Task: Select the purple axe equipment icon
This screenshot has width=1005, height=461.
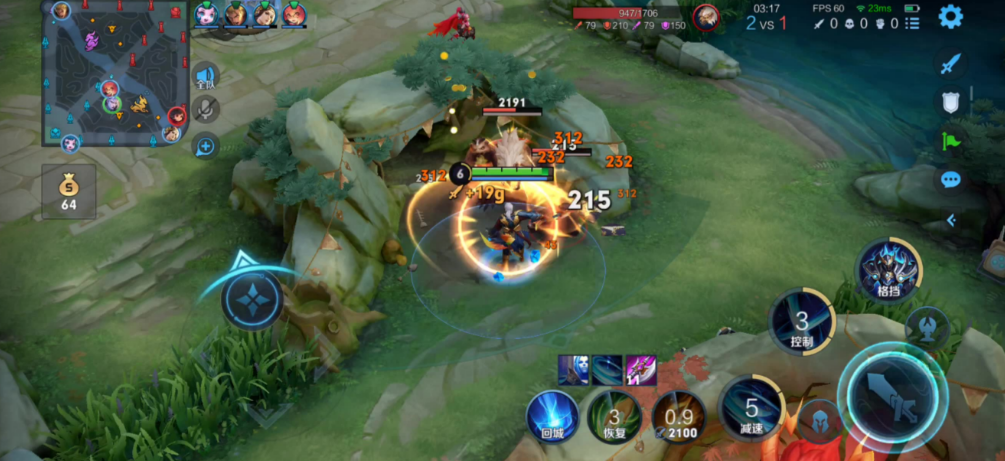Action: (x=640, y=370)
